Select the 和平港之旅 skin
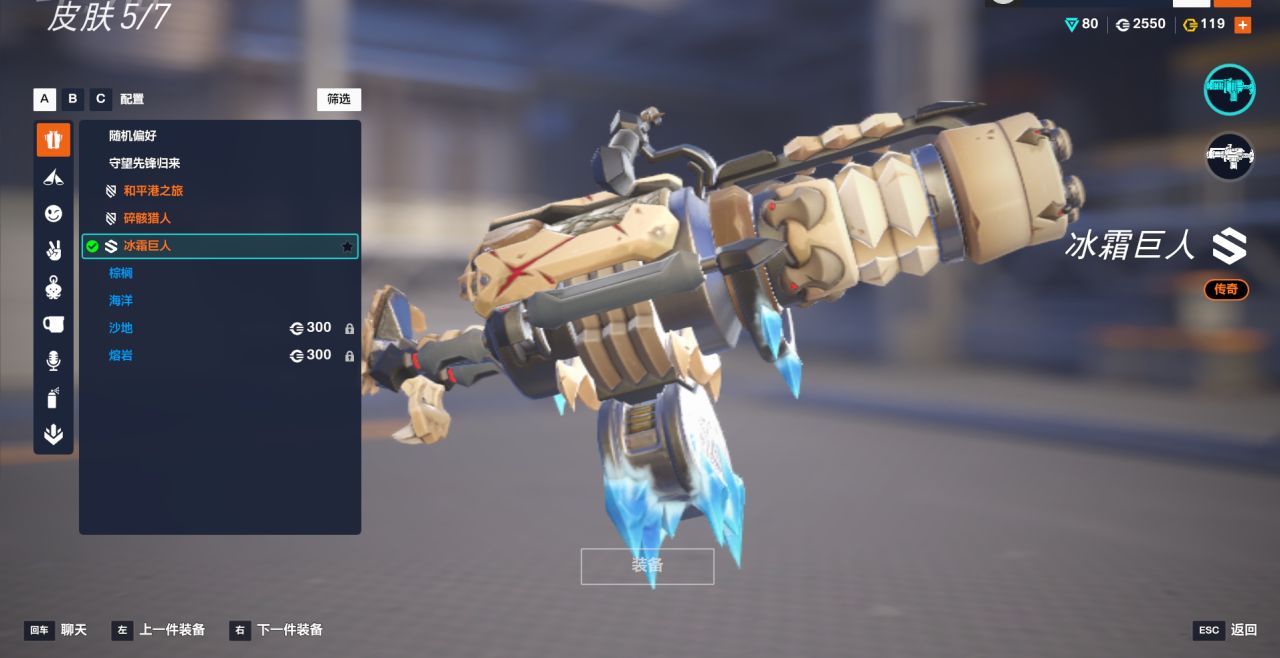This screenshot has height=658, width=1280. (x=153, y=191)
